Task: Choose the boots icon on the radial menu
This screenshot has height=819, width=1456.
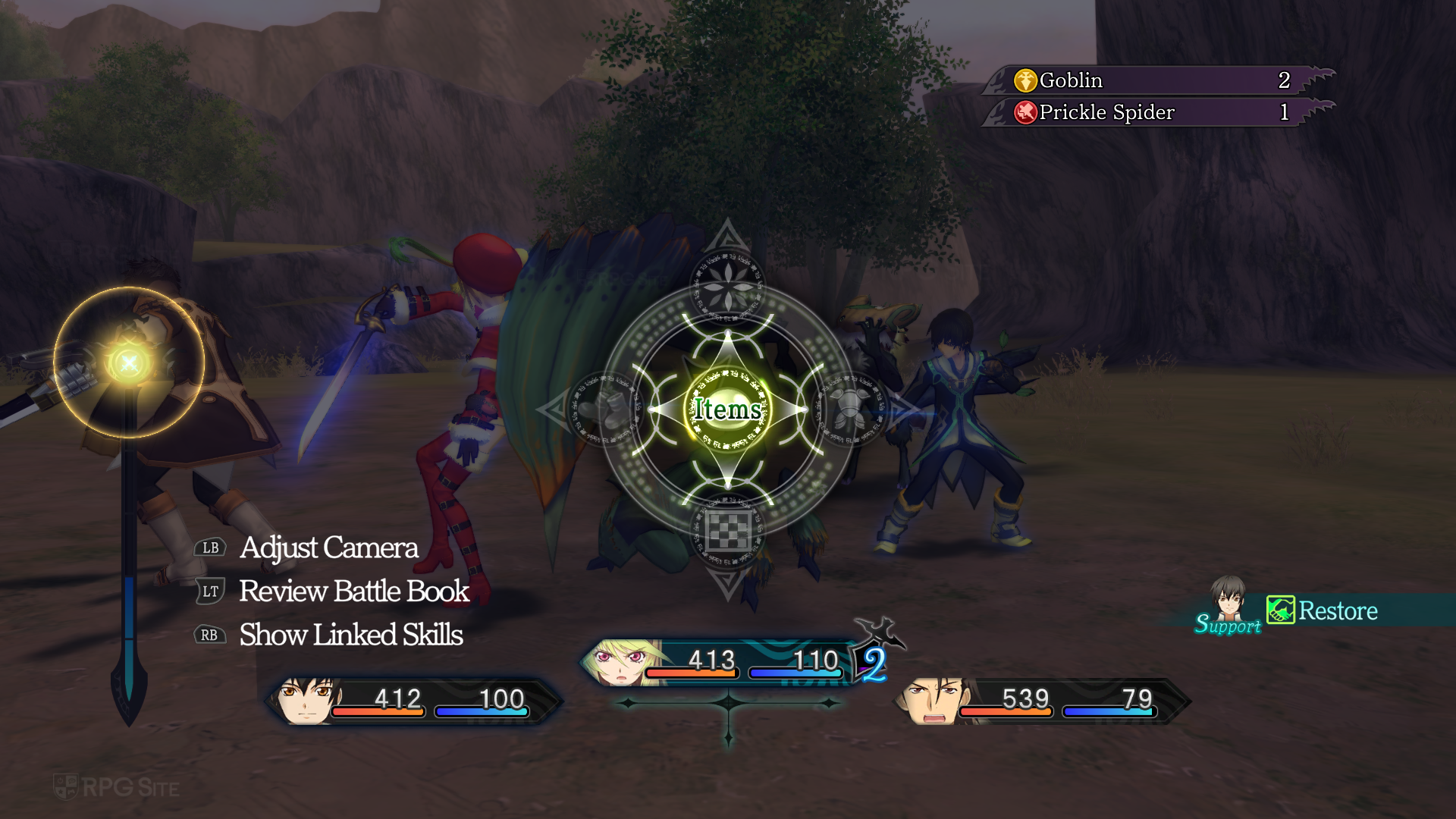Action: click(607, 409)
